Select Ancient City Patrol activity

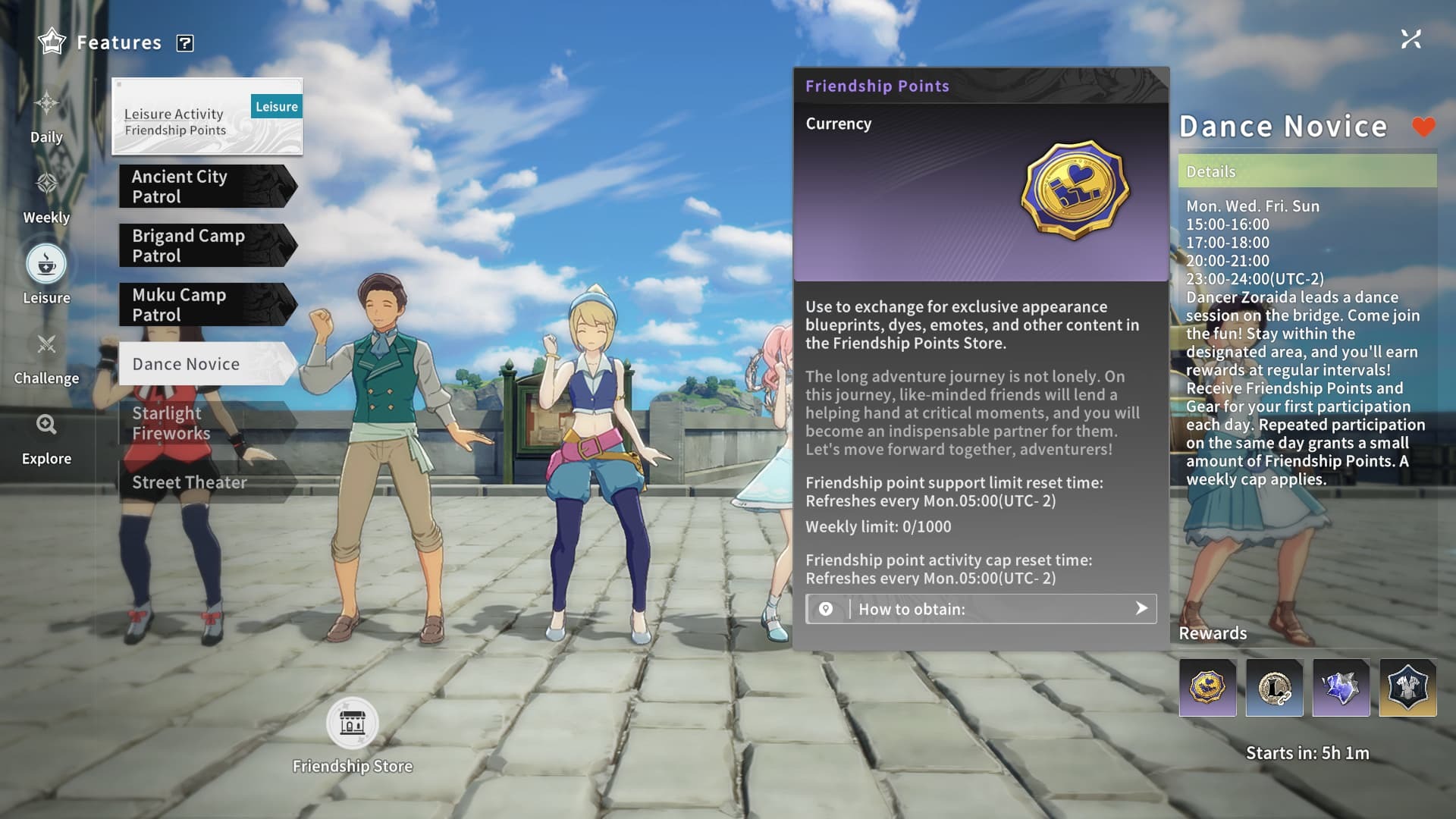click(205, 187)
